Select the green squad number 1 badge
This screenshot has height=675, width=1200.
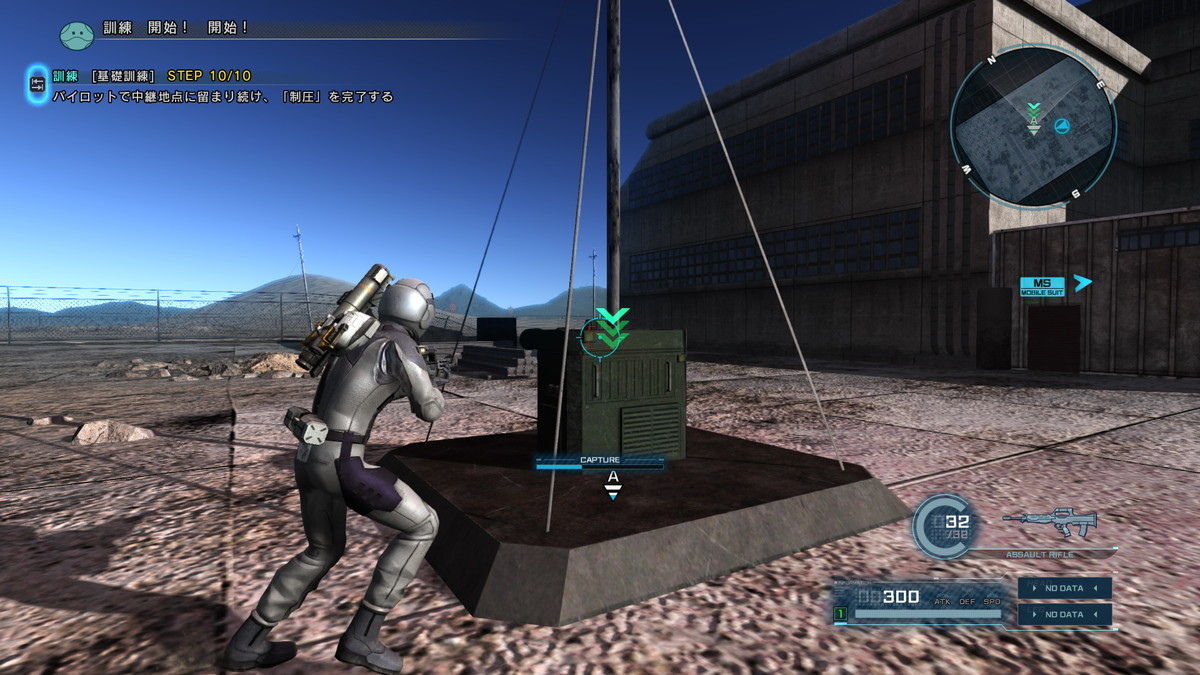pyautogui.click(x=841, y=613)
